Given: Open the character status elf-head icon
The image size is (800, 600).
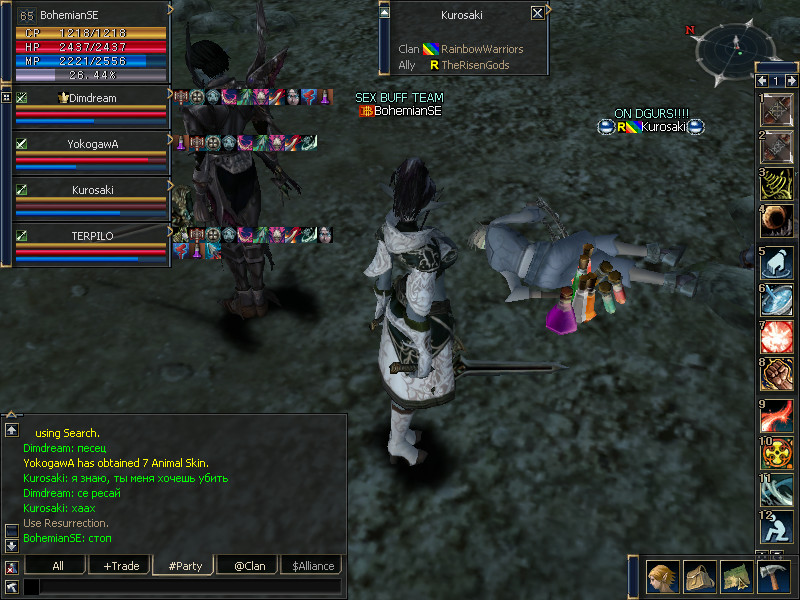Looking at the screenshot, I should click(x=662, y=578).
